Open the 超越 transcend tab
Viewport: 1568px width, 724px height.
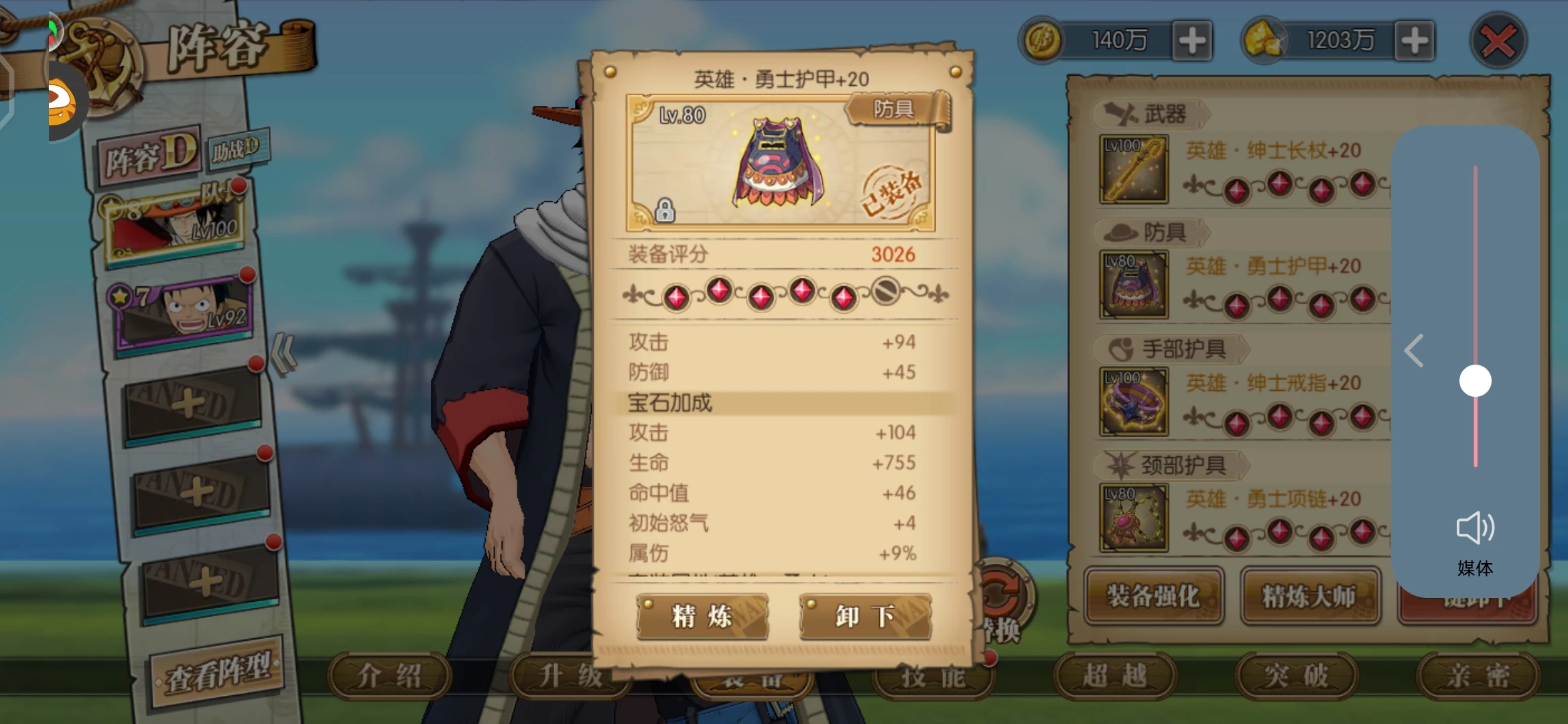[1114, 676]
